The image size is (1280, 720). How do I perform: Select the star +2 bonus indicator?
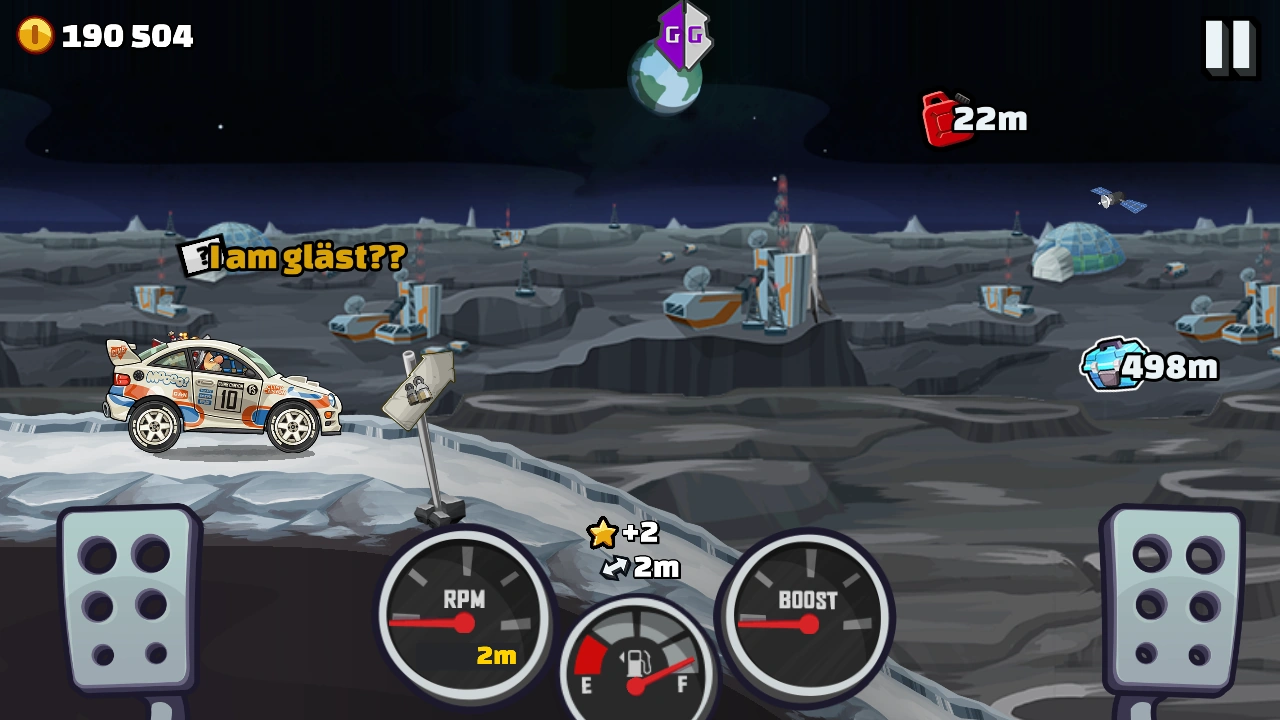[622, 533]
